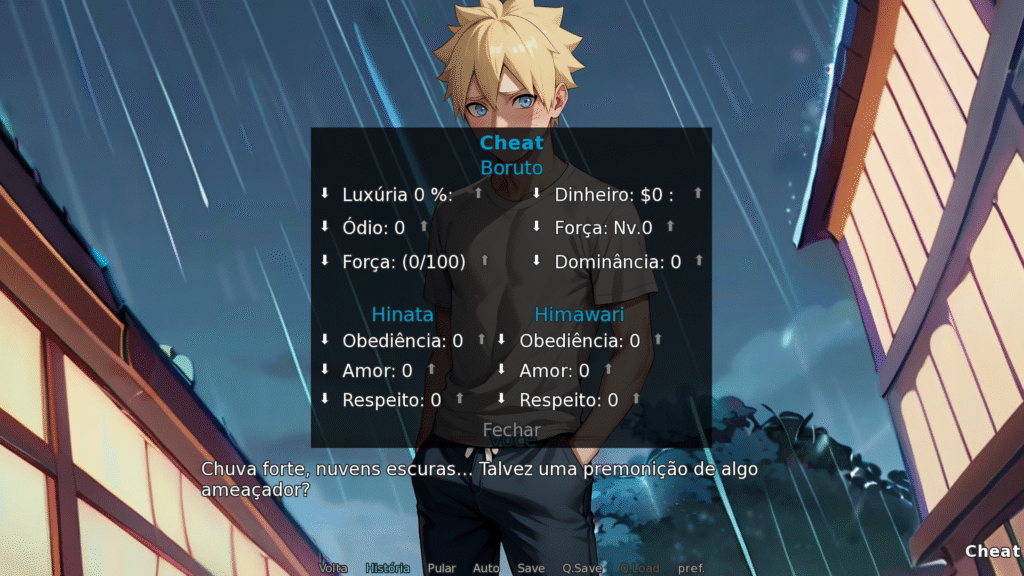Enable Auto advance mode
This screenshot has width=1024, height=576.
[485, 568]
